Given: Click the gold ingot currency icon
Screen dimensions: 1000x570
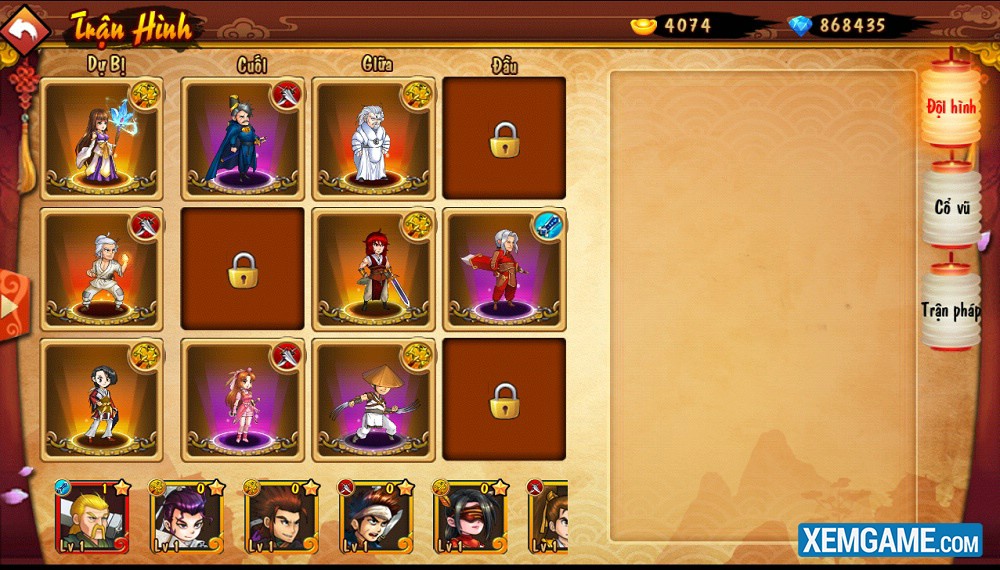Looking at the screenshot, I should coord(644,25).
